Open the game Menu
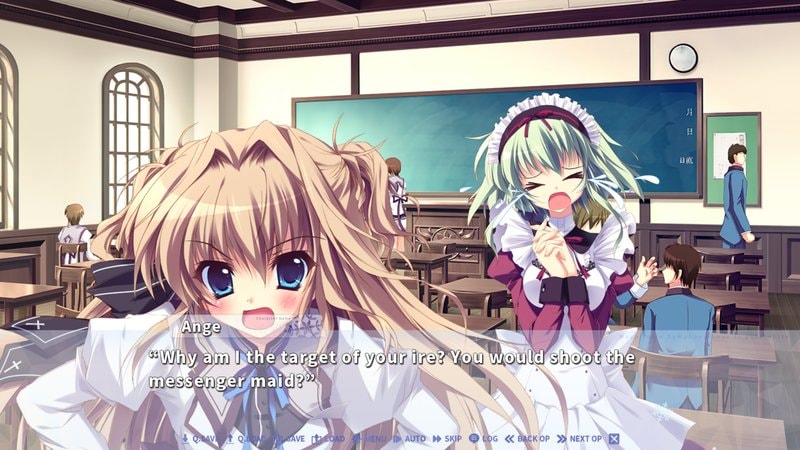 [x=371, y=439]
